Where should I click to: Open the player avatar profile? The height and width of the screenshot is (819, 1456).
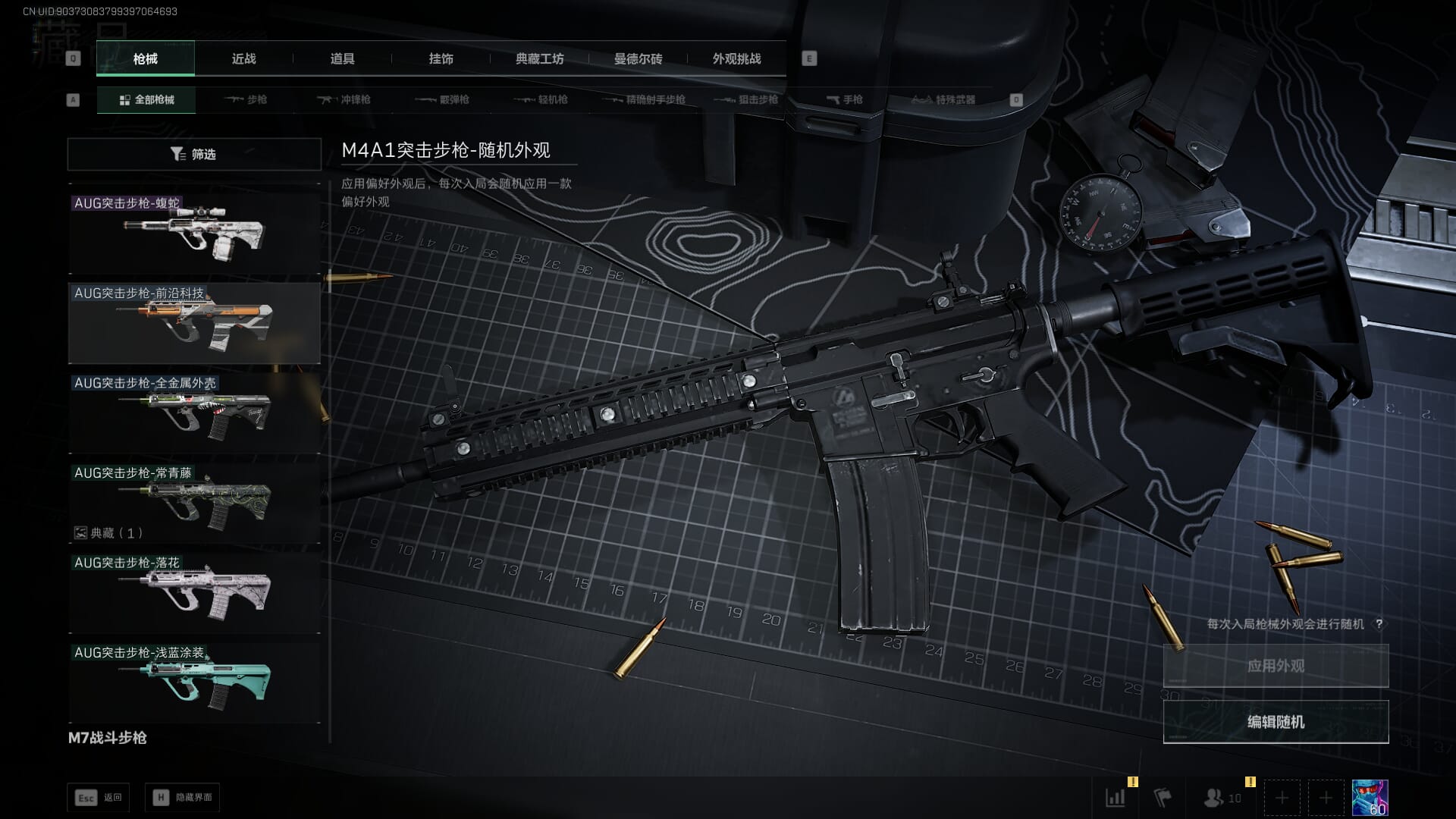pyautogui.click(x=1370, y=798)
